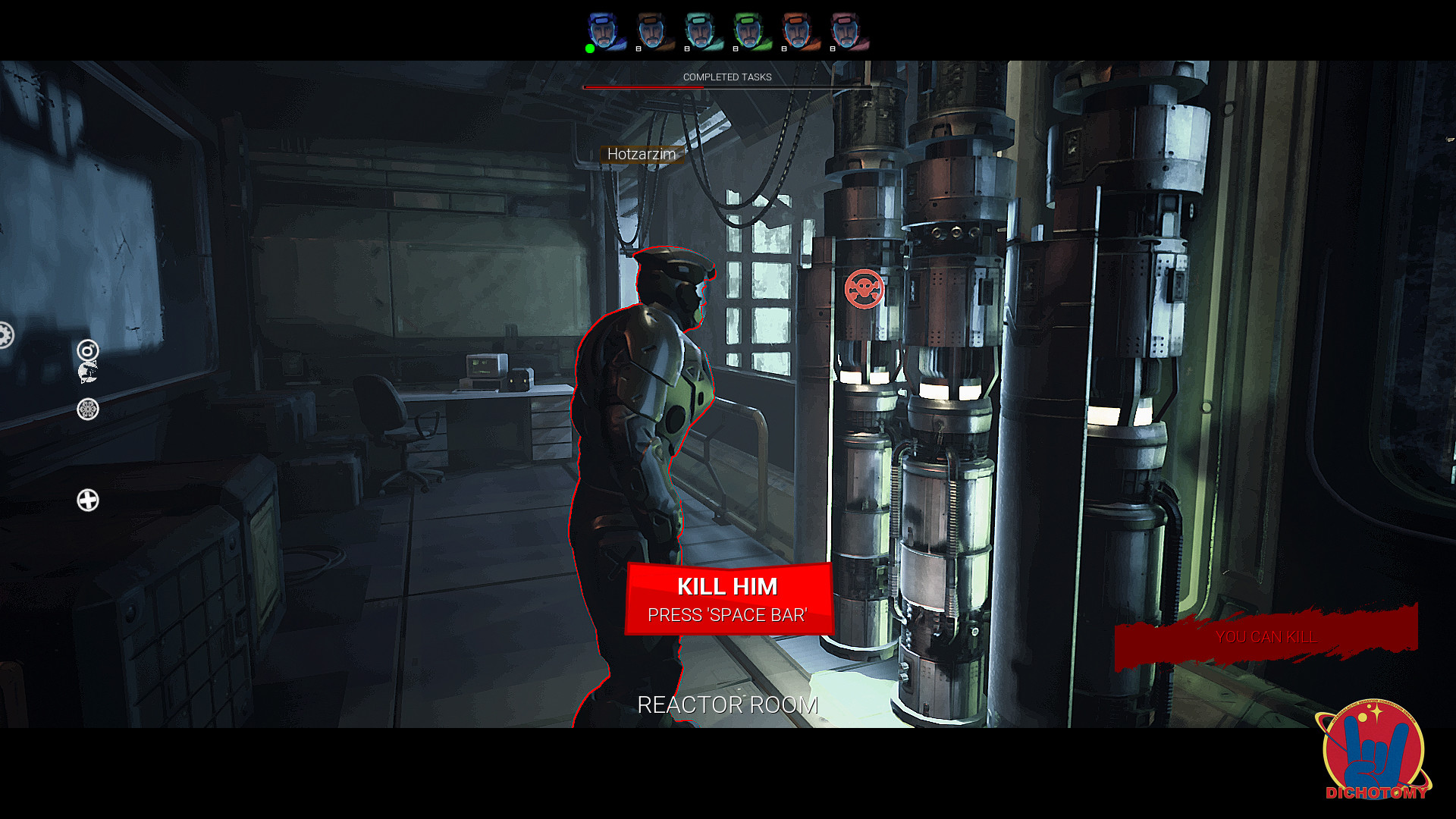Select the orange crewmate portrait
Viewport: 1456px width, 819px height.
798,30
